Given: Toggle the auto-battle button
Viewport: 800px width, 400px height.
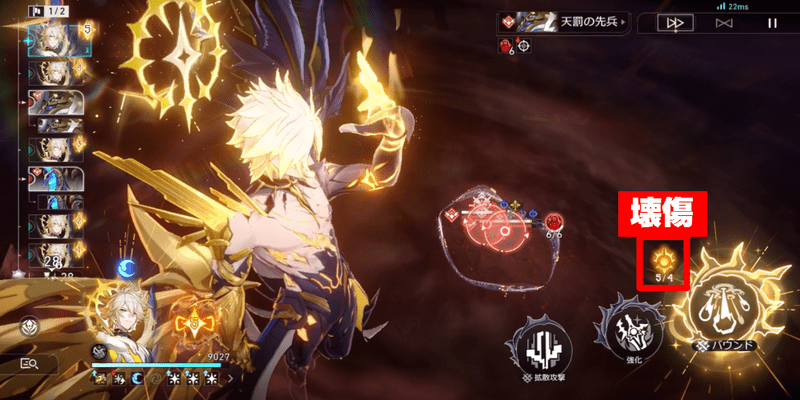Looking at the screenshot, I should pos(724,22).
